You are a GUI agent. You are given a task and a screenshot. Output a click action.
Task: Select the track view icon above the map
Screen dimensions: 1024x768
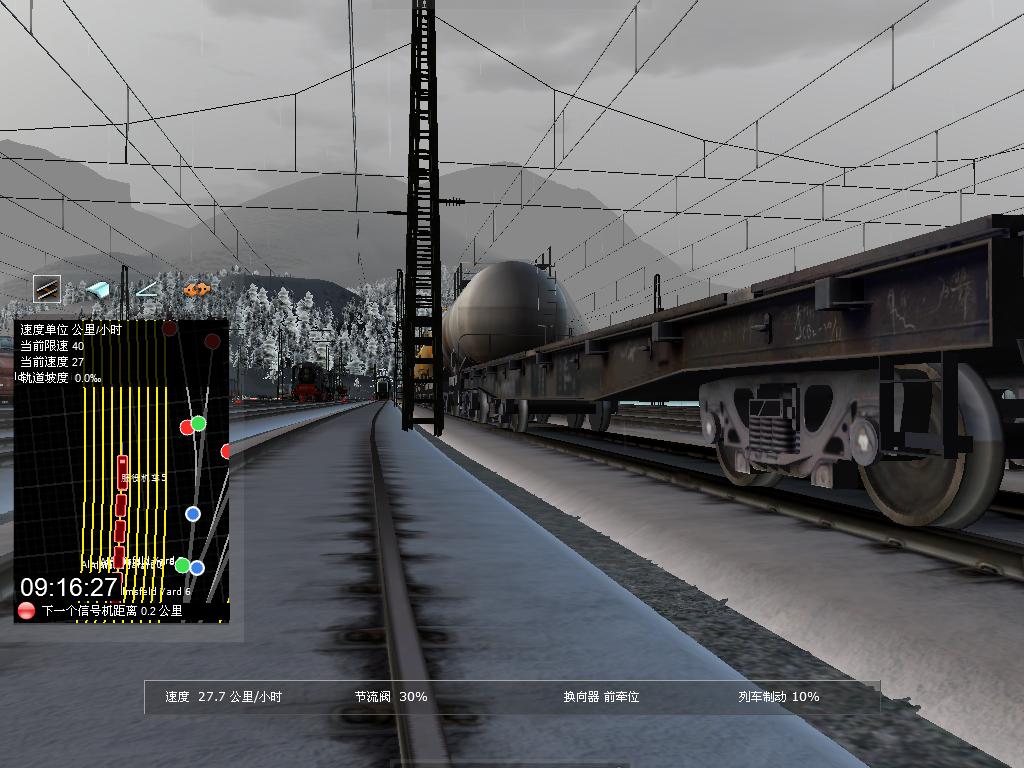pyautogui.click(x=47, y=289)
